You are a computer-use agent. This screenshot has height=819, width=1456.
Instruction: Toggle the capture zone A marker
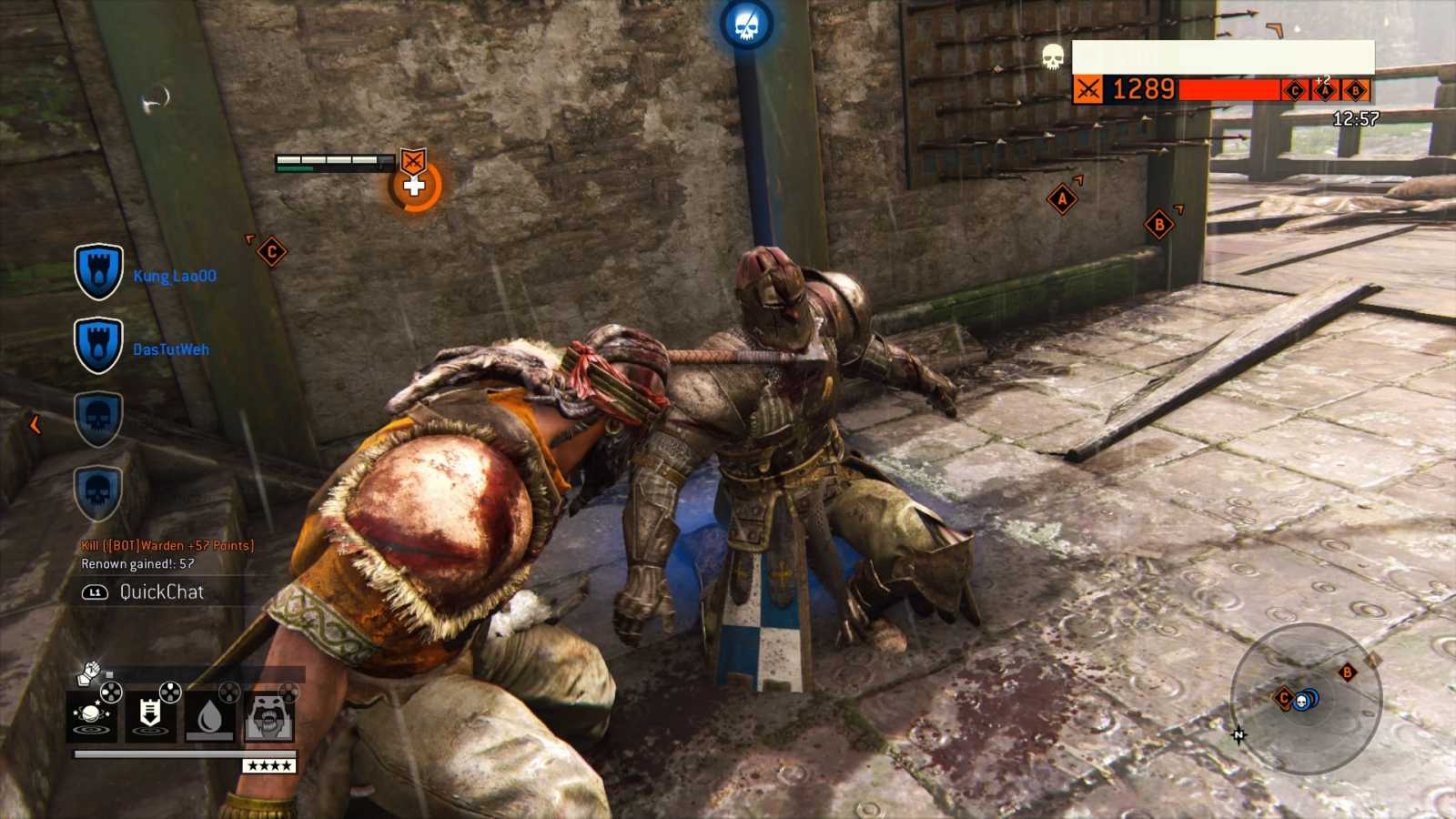coord(1061,197)
